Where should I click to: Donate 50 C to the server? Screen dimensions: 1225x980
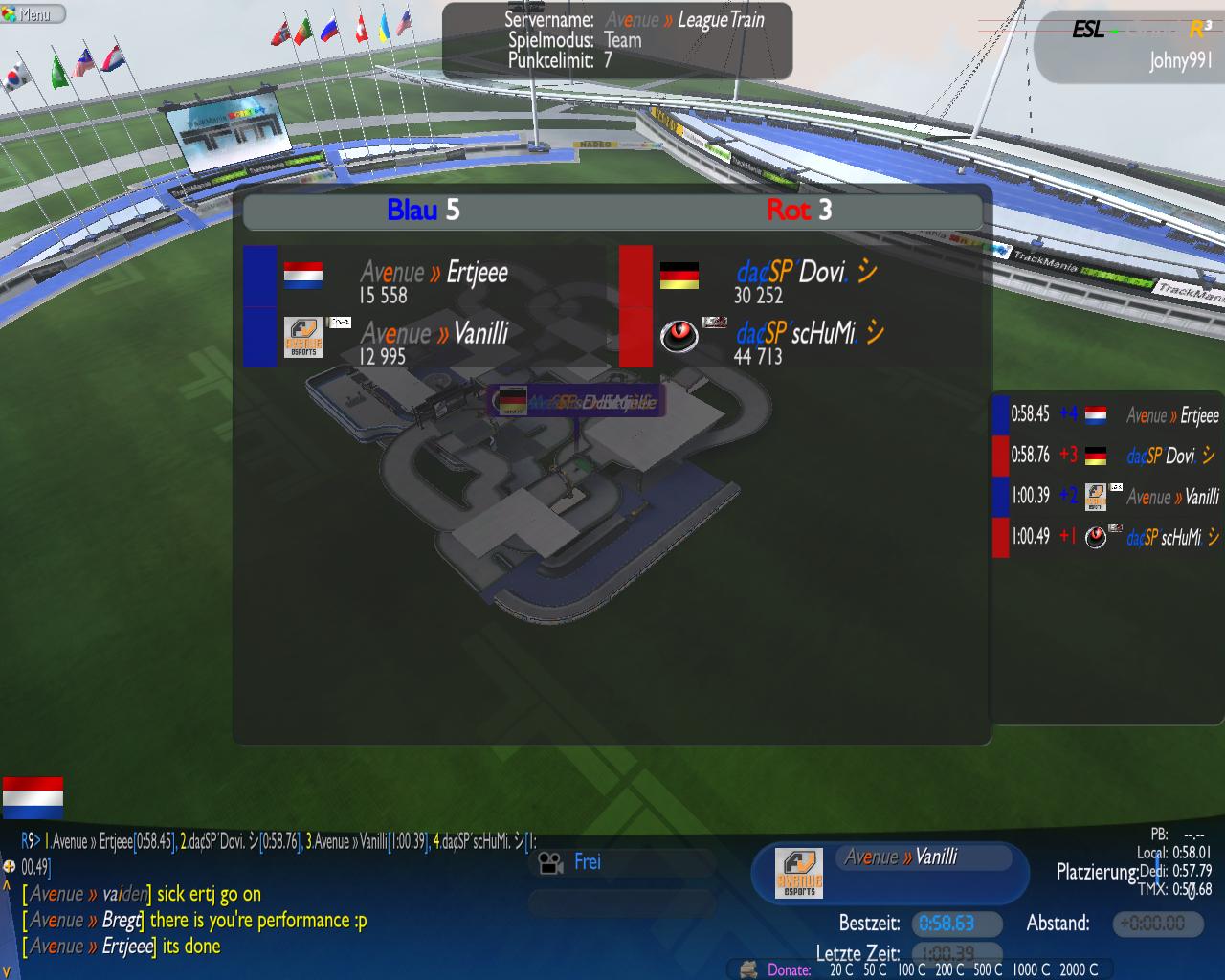point(875,969)
